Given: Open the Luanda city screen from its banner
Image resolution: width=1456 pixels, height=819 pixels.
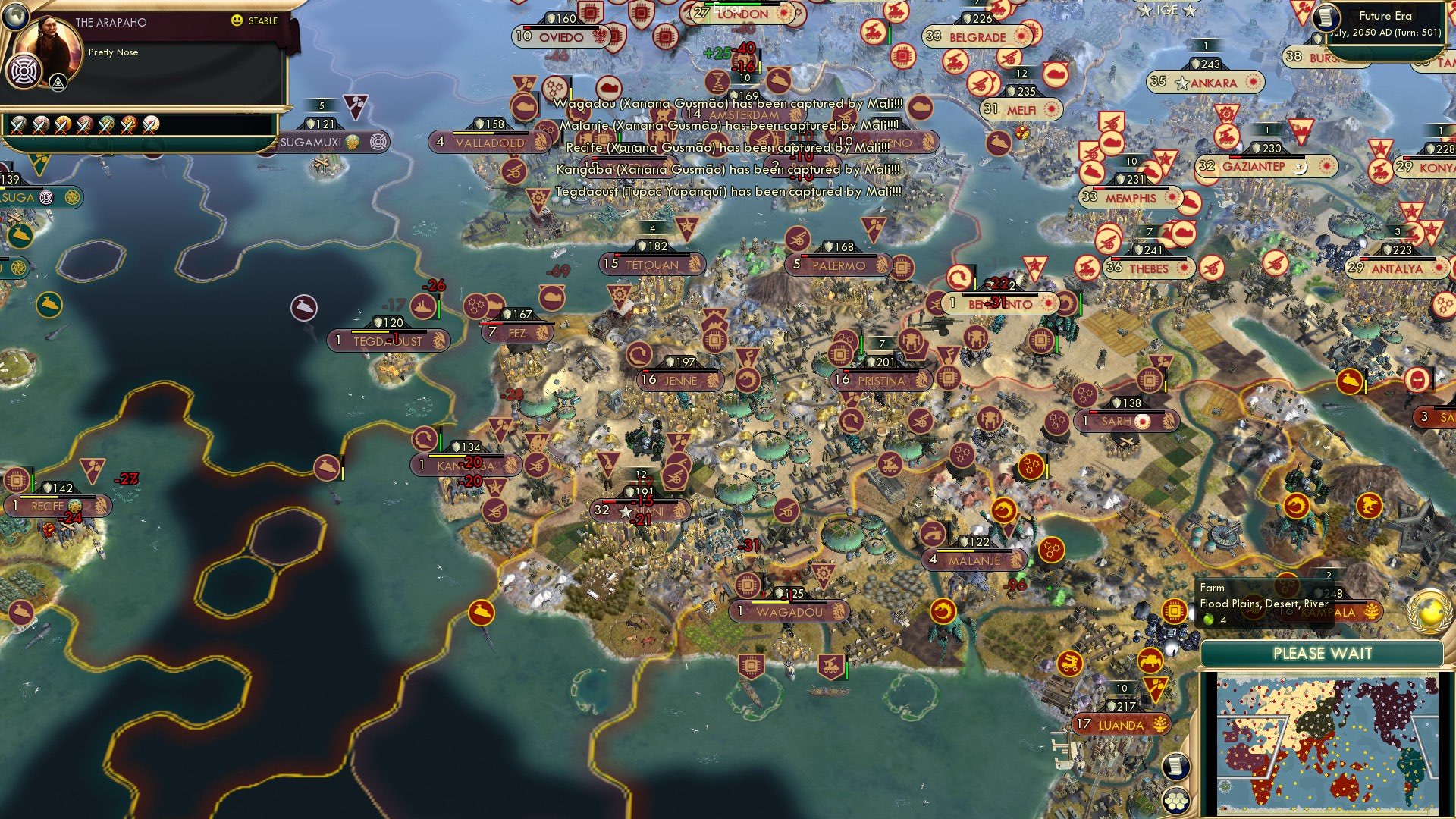Looking at the screenshot, I should coord(1120,725).
